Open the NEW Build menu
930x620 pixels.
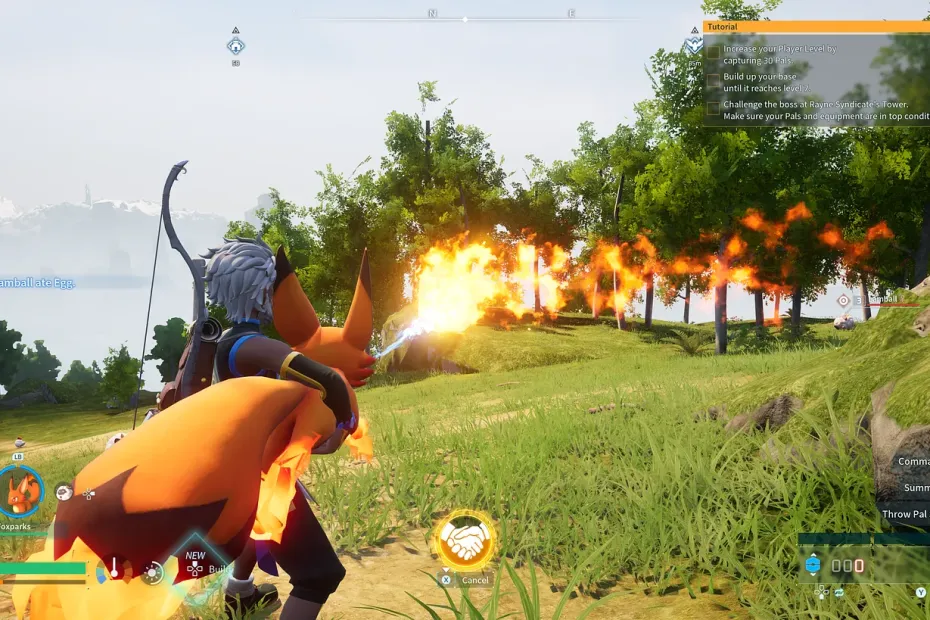pyautogui.click(x=196, y=567)
